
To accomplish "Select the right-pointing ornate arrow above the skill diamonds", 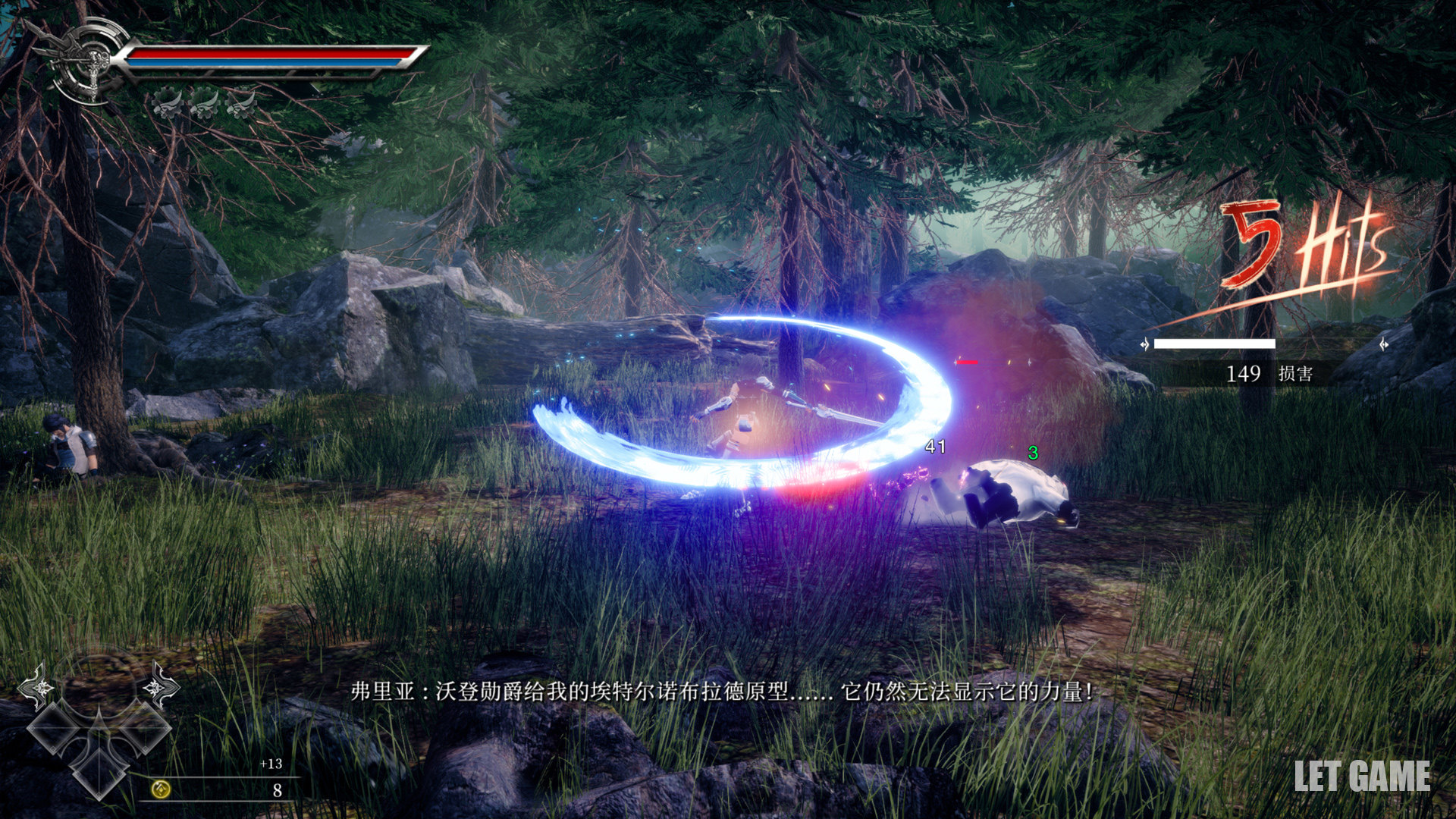I will [x=159, y=686].
